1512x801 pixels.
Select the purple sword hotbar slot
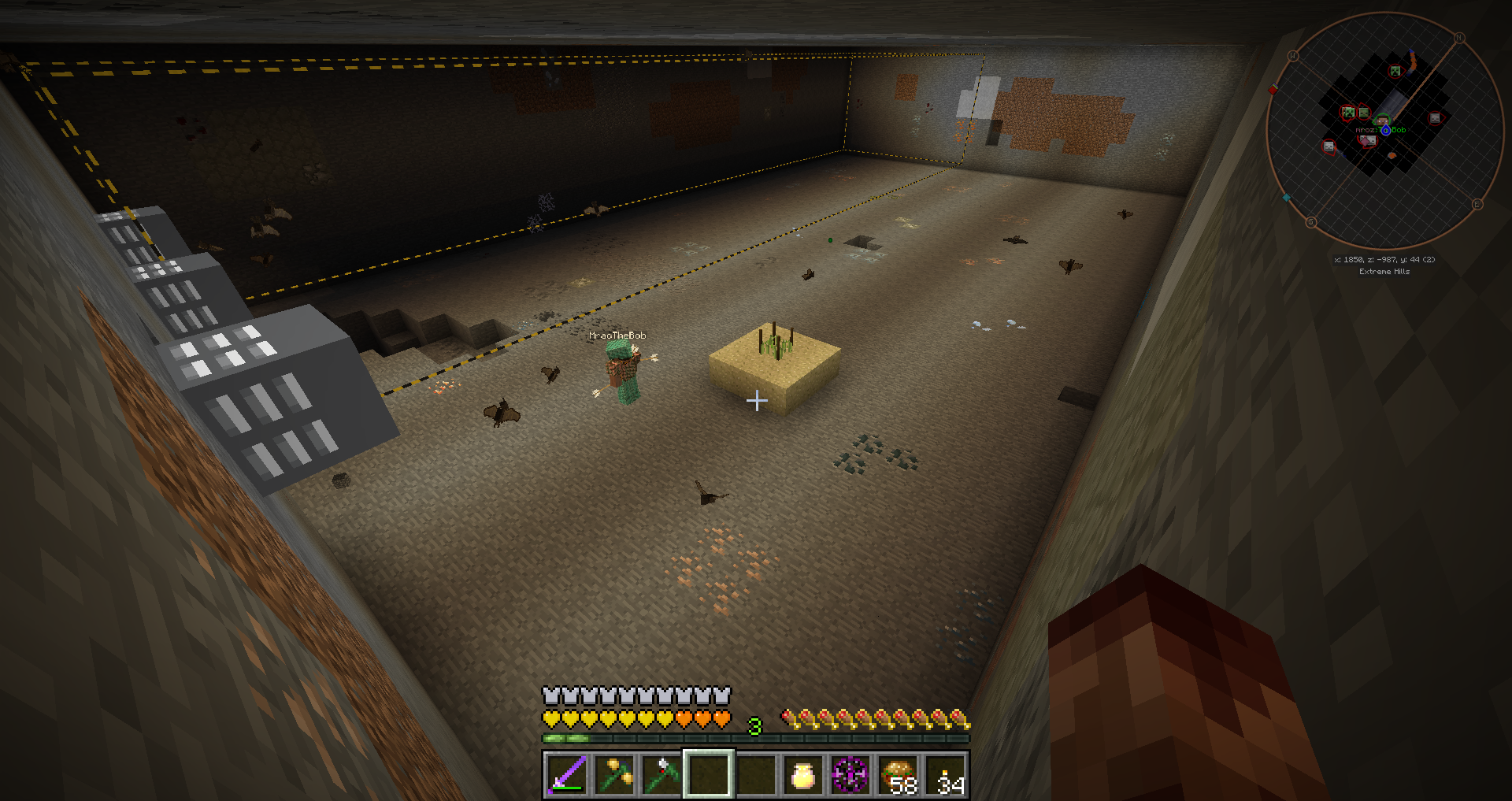(566, 775)
